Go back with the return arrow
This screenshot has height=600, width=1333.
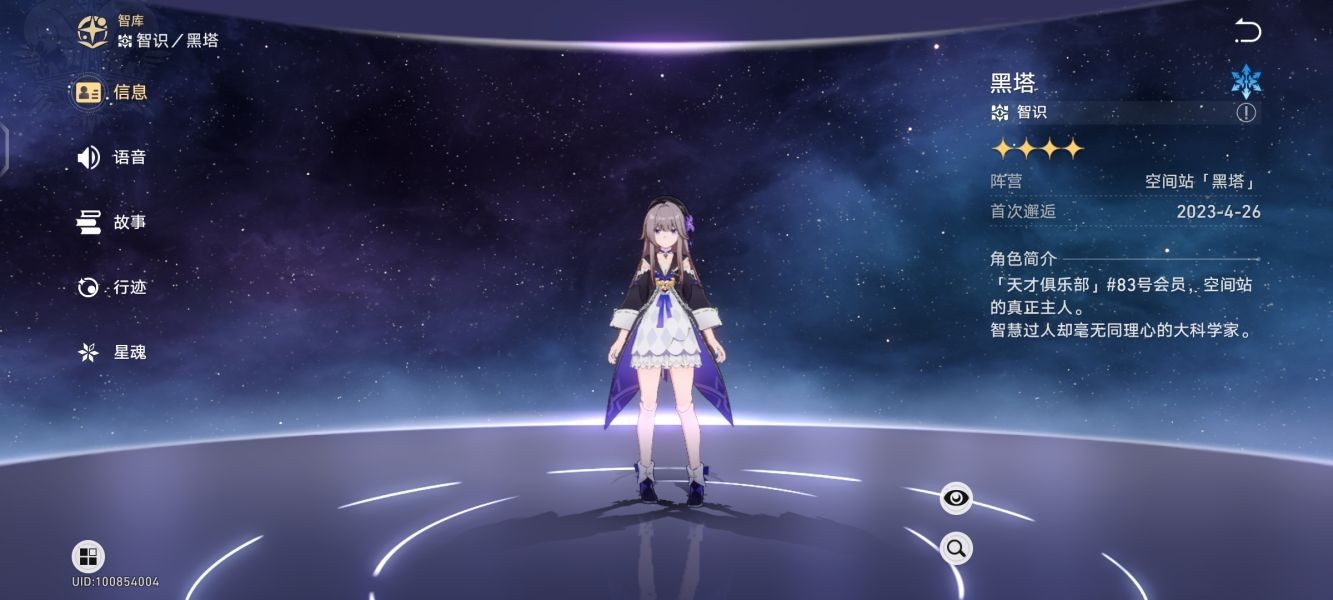[1247, 32]
